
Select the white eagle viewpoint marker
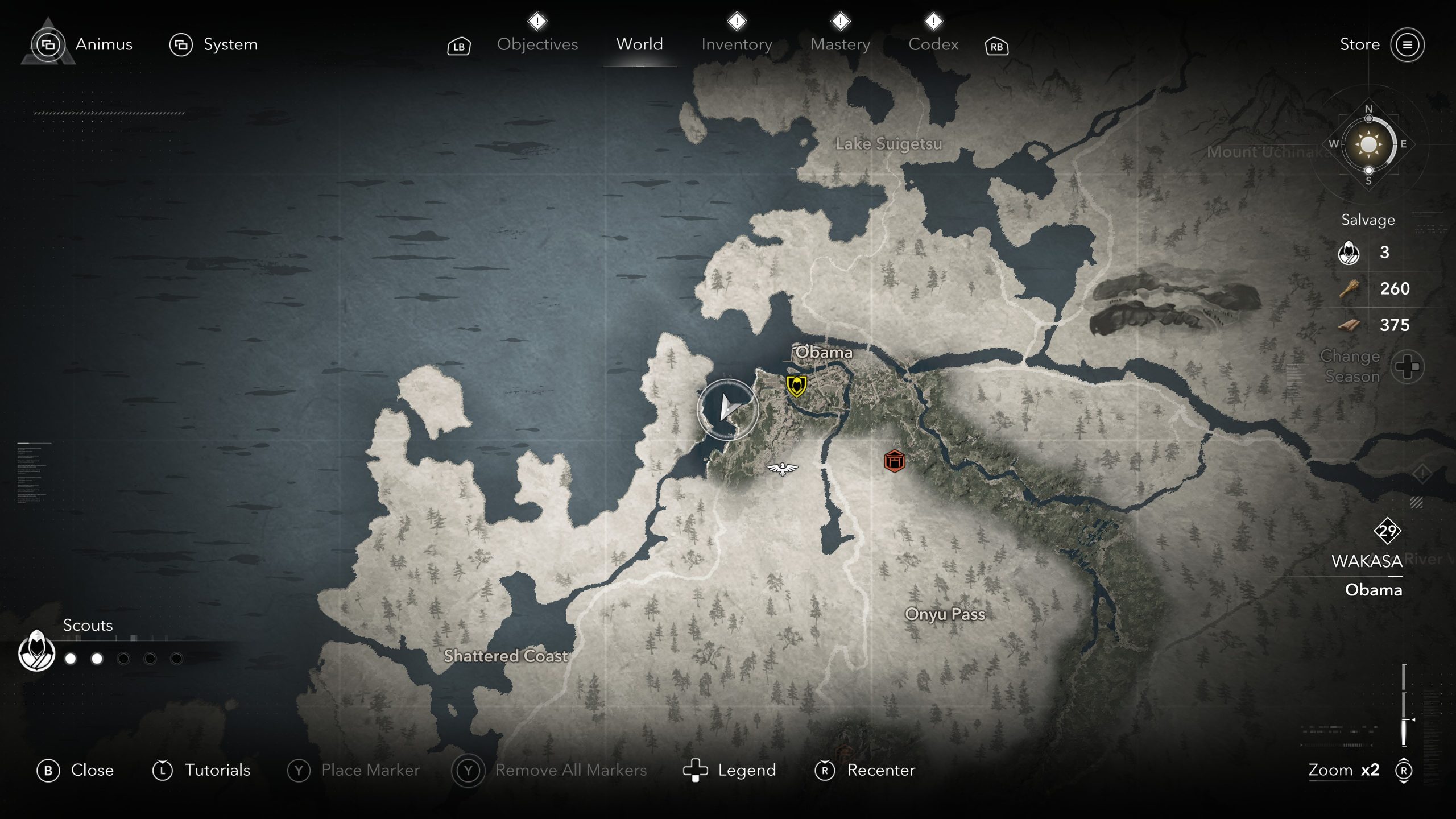pos(783,469)
